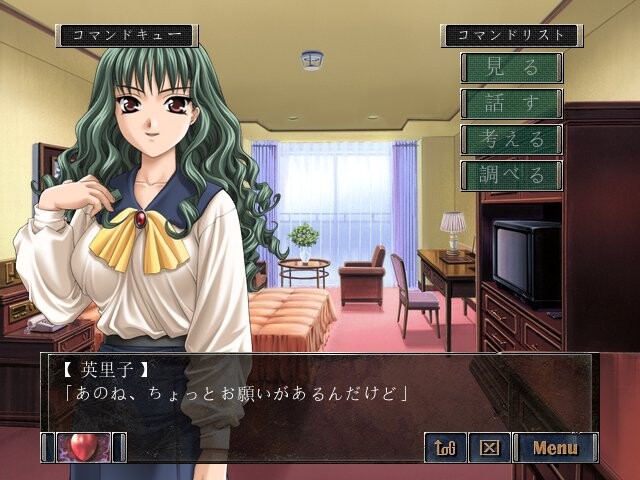Choose the 調べる (examine) command
Viewport: 640px width, 480px height.
click(511, 176)
